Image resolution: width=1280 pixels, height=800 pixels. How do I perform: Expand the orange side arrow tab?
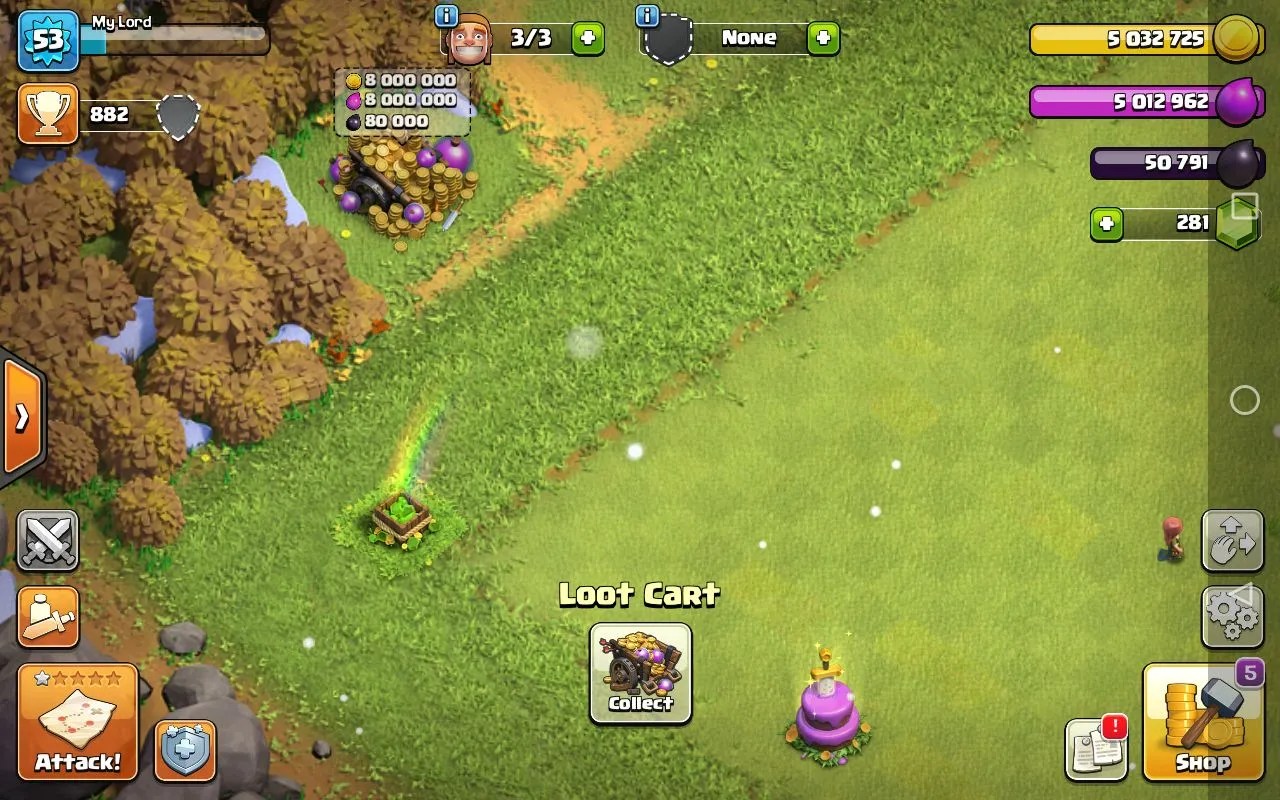(21, 416)
